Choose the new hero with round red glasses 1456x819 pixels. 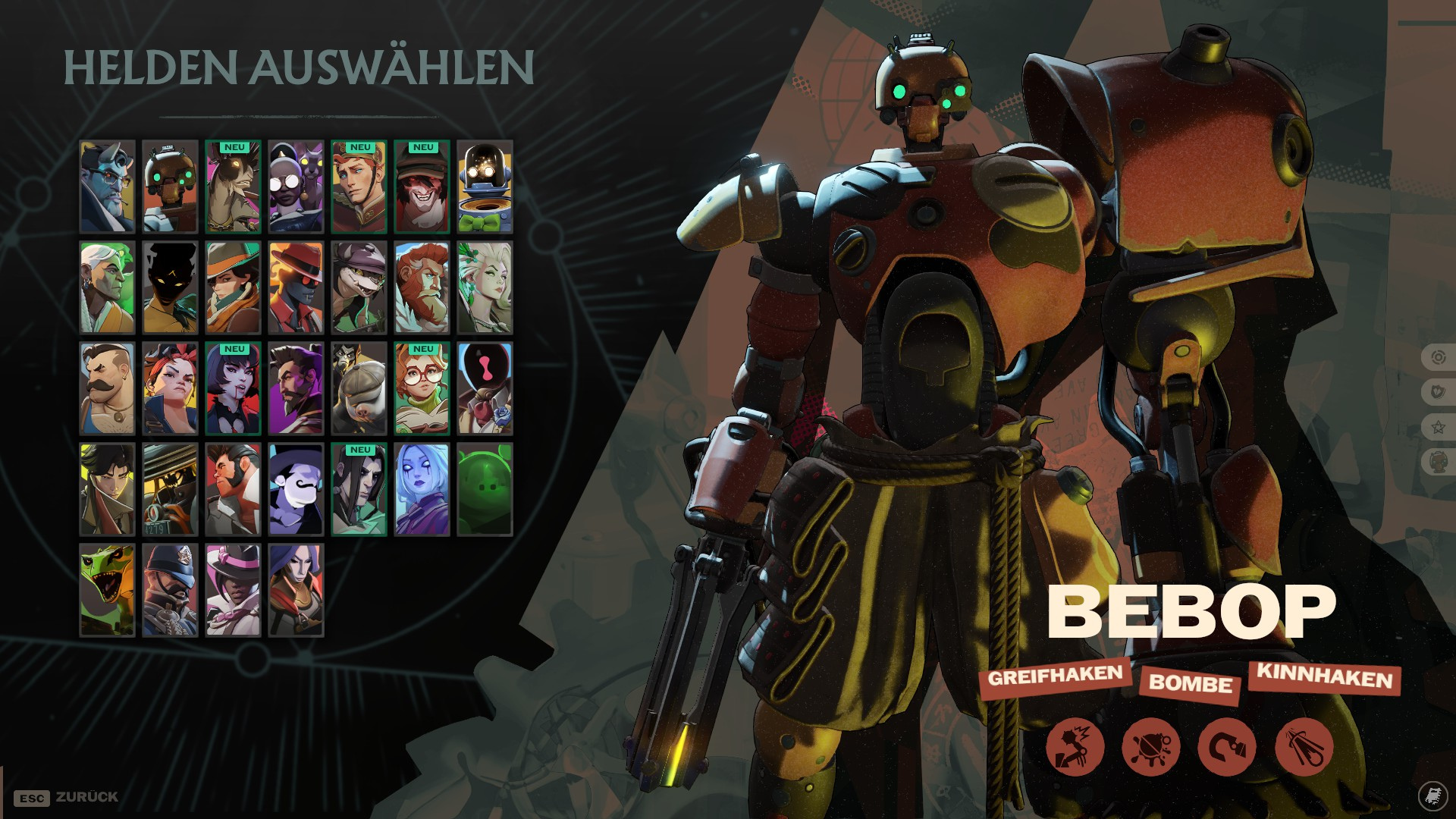[422, 388]
